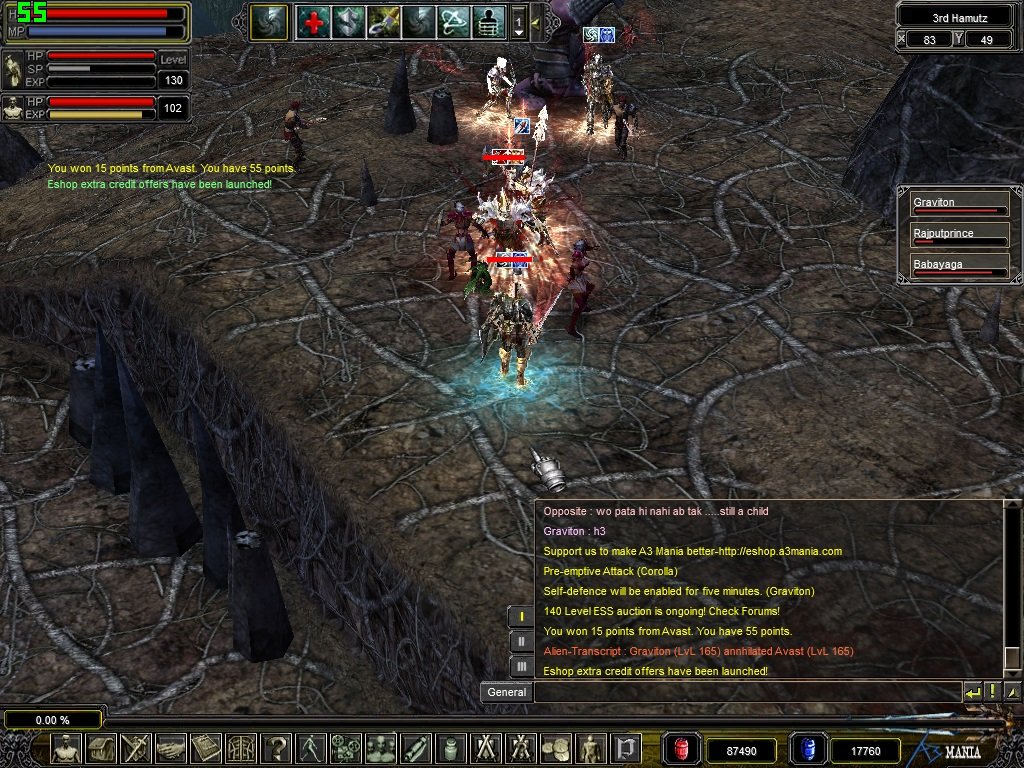Open the help question mark menu
Screen dimensions: 1024x768
pos(275,748)
